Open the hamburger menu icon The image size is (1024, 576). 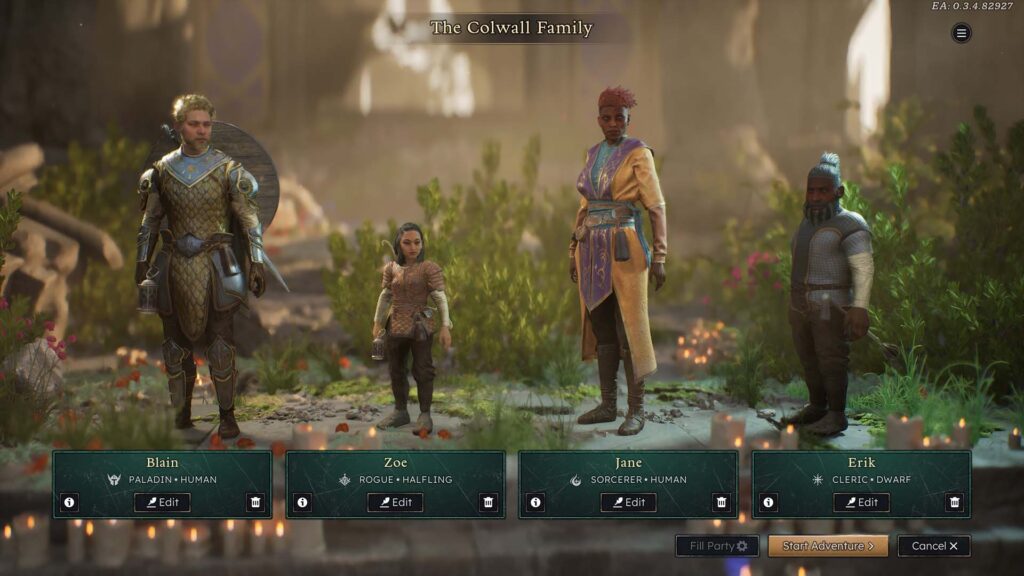(961, 33)
